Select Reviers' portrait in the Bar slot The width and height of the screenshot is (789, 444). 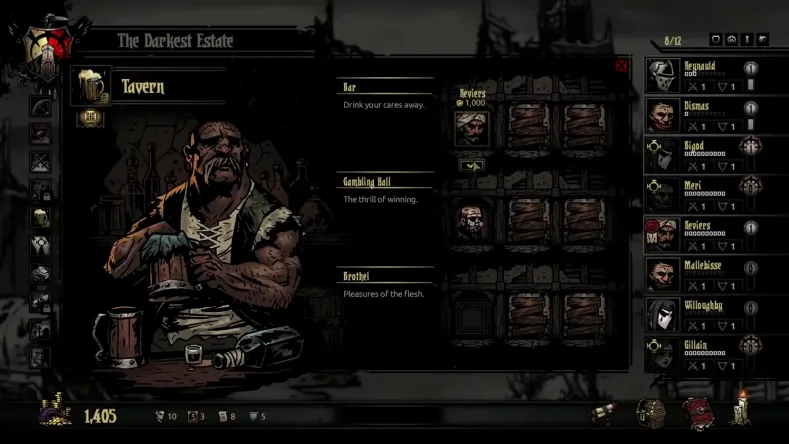click(471, 127)
